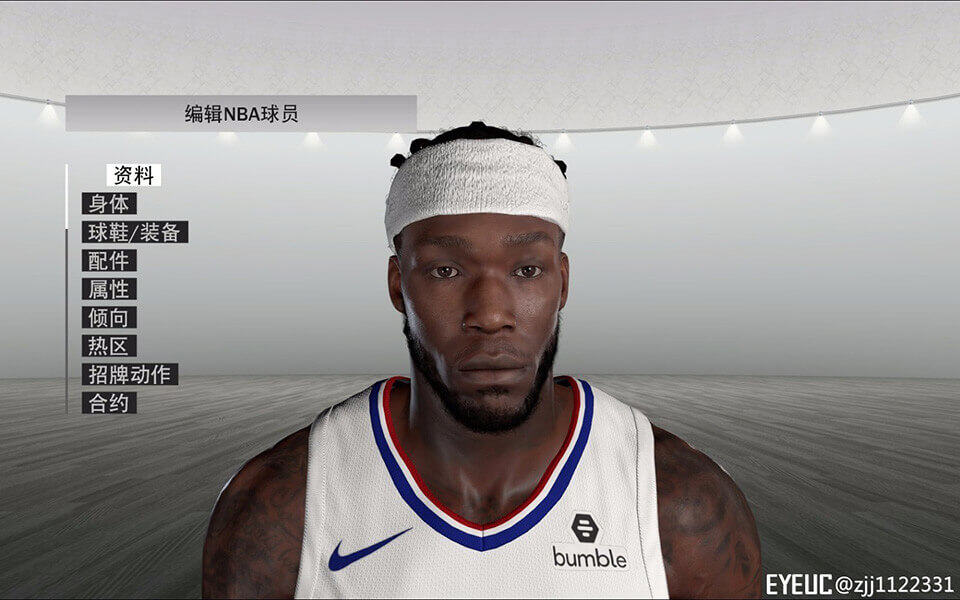Image resolution: width=960 pixels, height=600 pixels.
Task: Select the 属性 attributes entry
Action: 109,289
